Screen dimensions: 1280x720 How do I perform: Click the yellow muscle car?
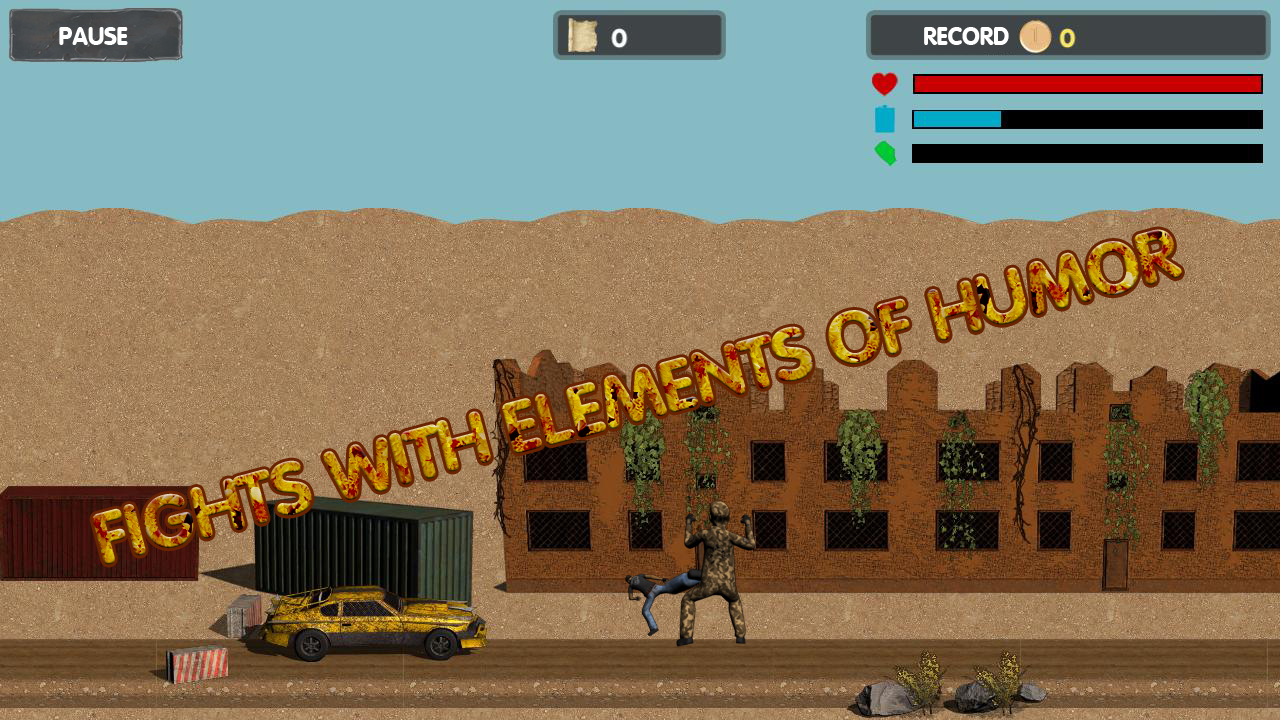coord(370,620)
